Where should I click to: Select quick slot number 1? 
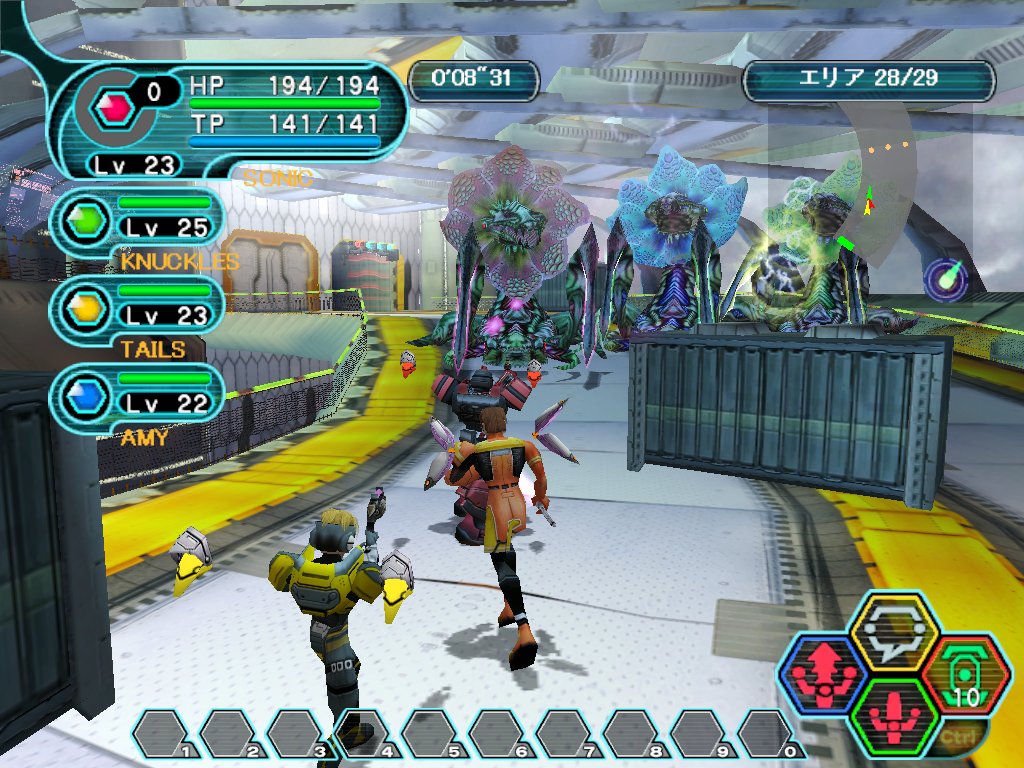(163, 733)
